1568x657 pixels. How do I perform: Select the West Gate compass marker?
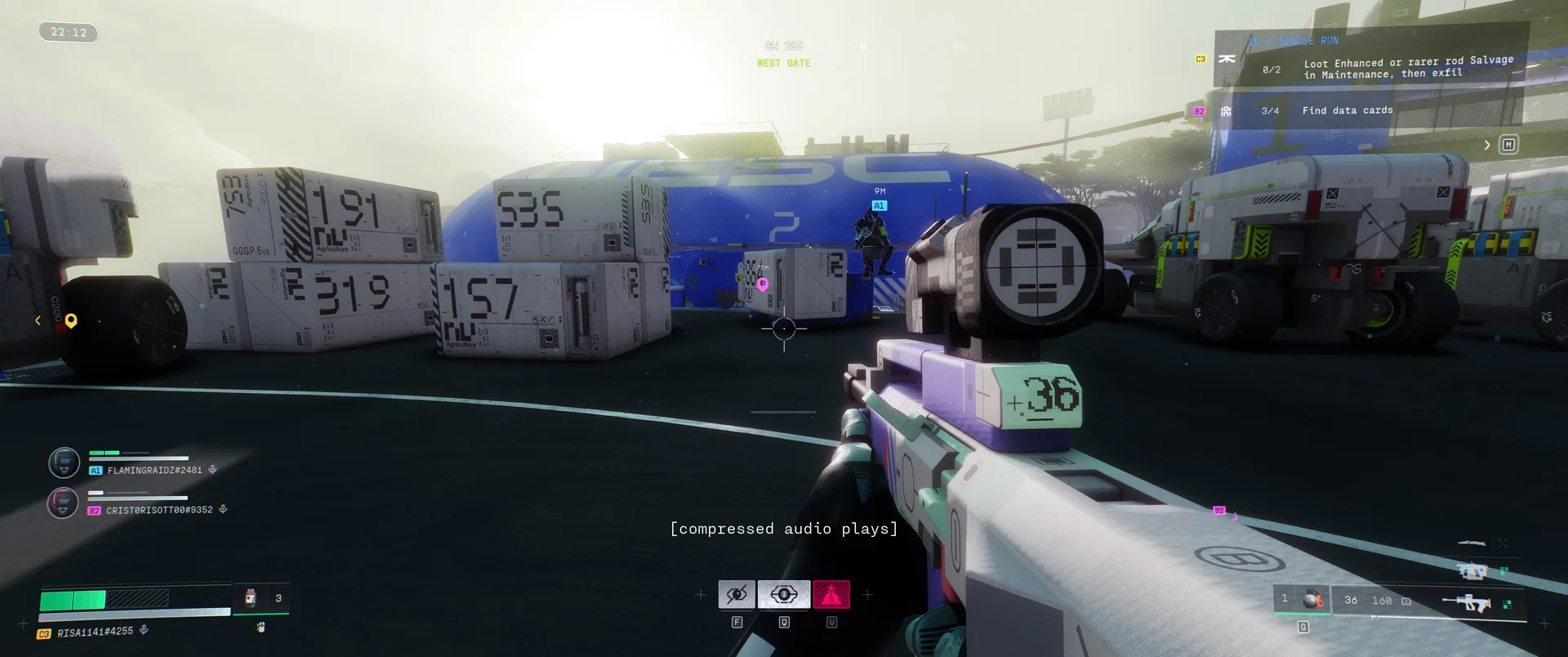[x=783, y=63]
